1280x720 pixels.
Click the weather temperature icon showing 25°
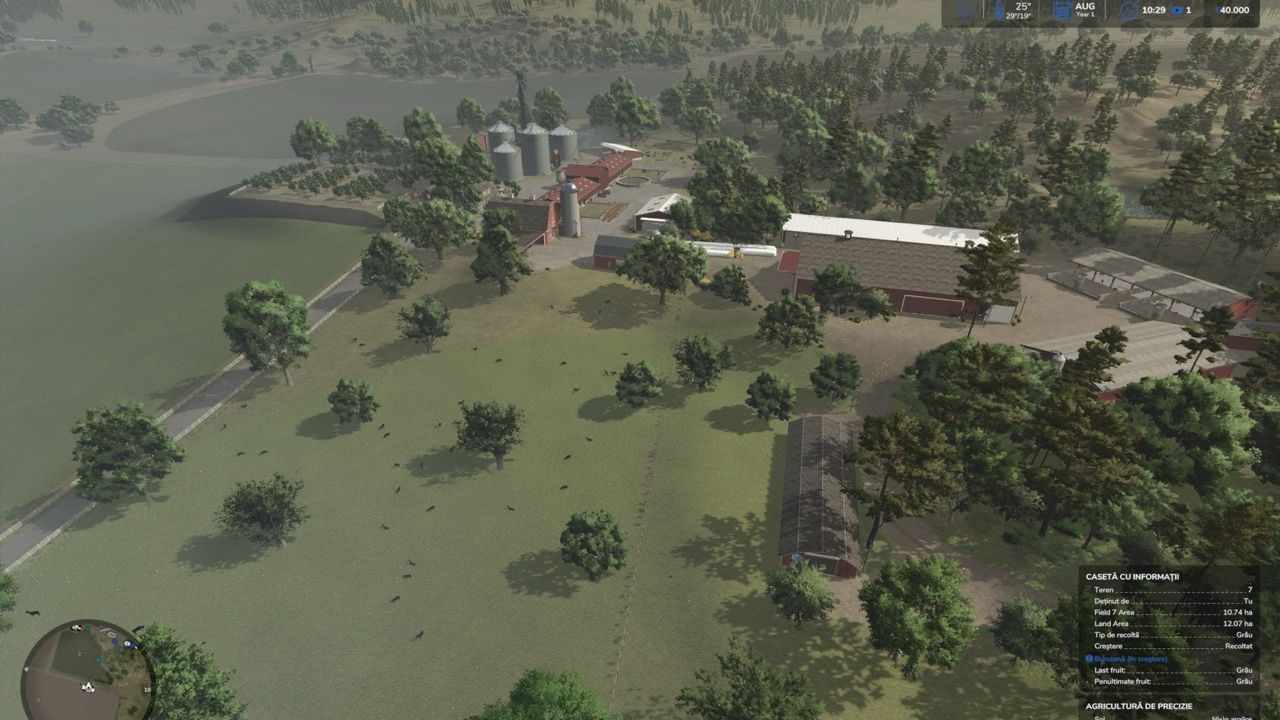click(x=998, y=9)
